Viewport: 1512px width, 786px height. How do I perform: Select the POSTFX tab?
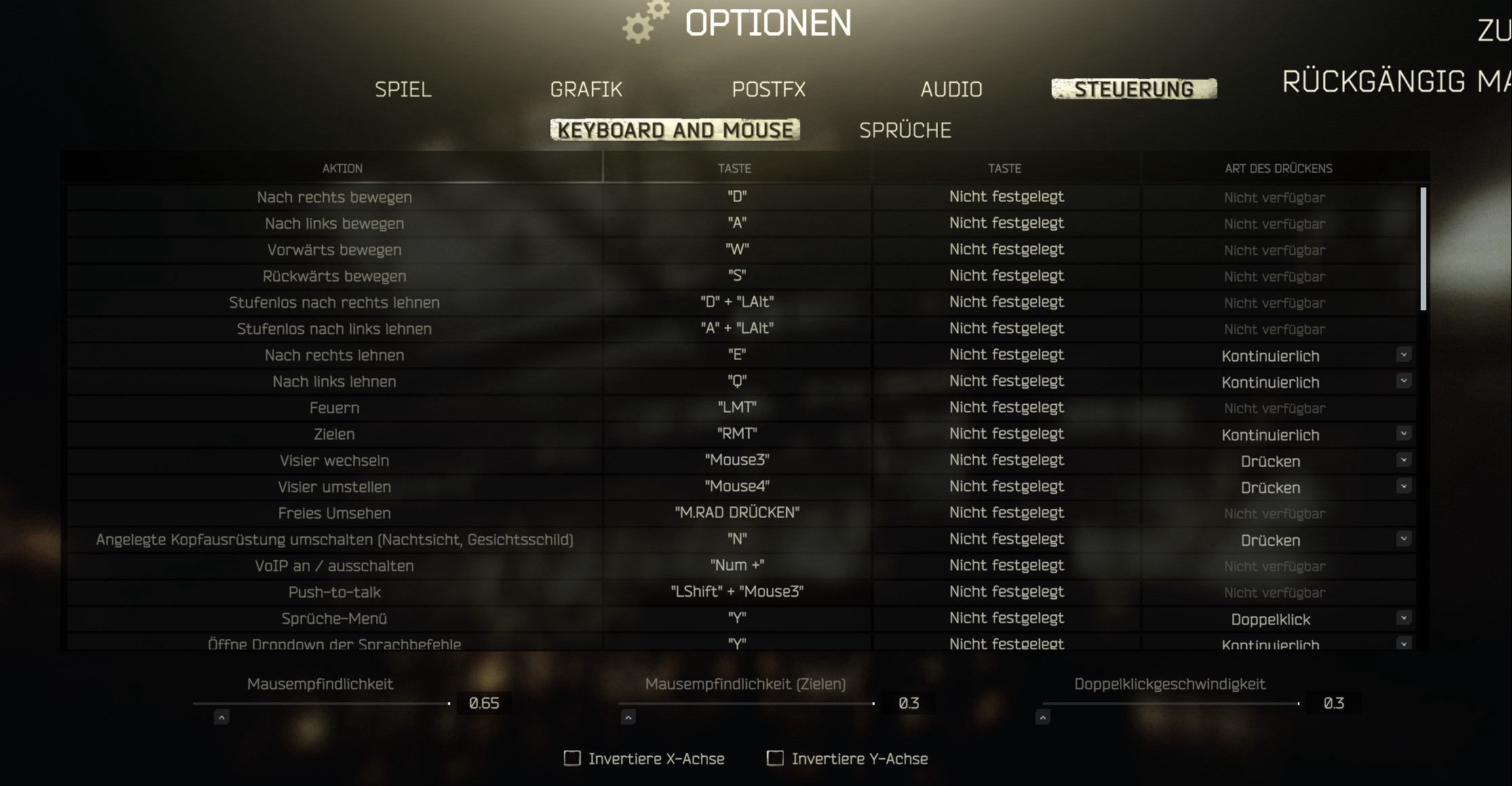[x=769, y=90]
